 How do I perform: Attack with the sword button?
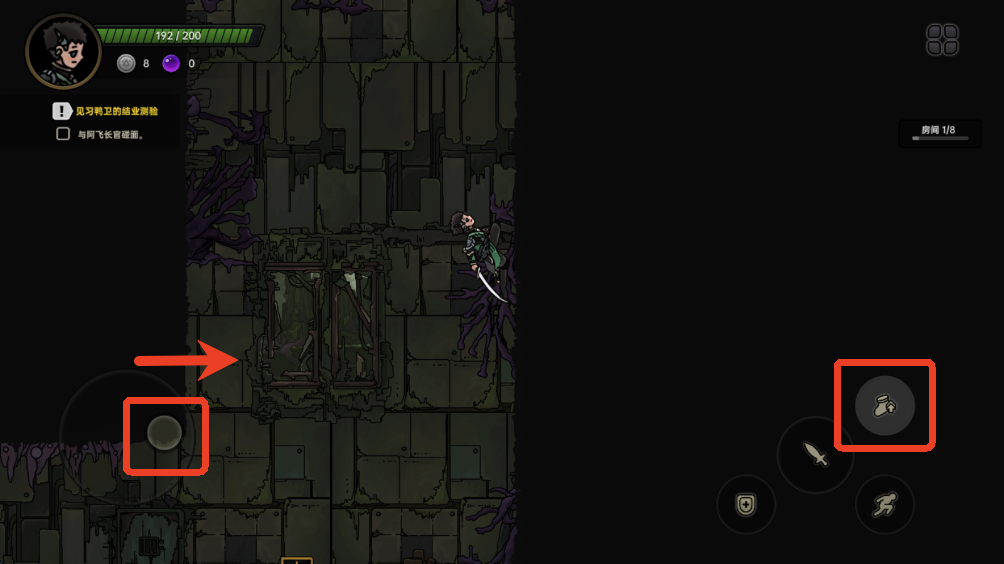(x=816, y=455)
